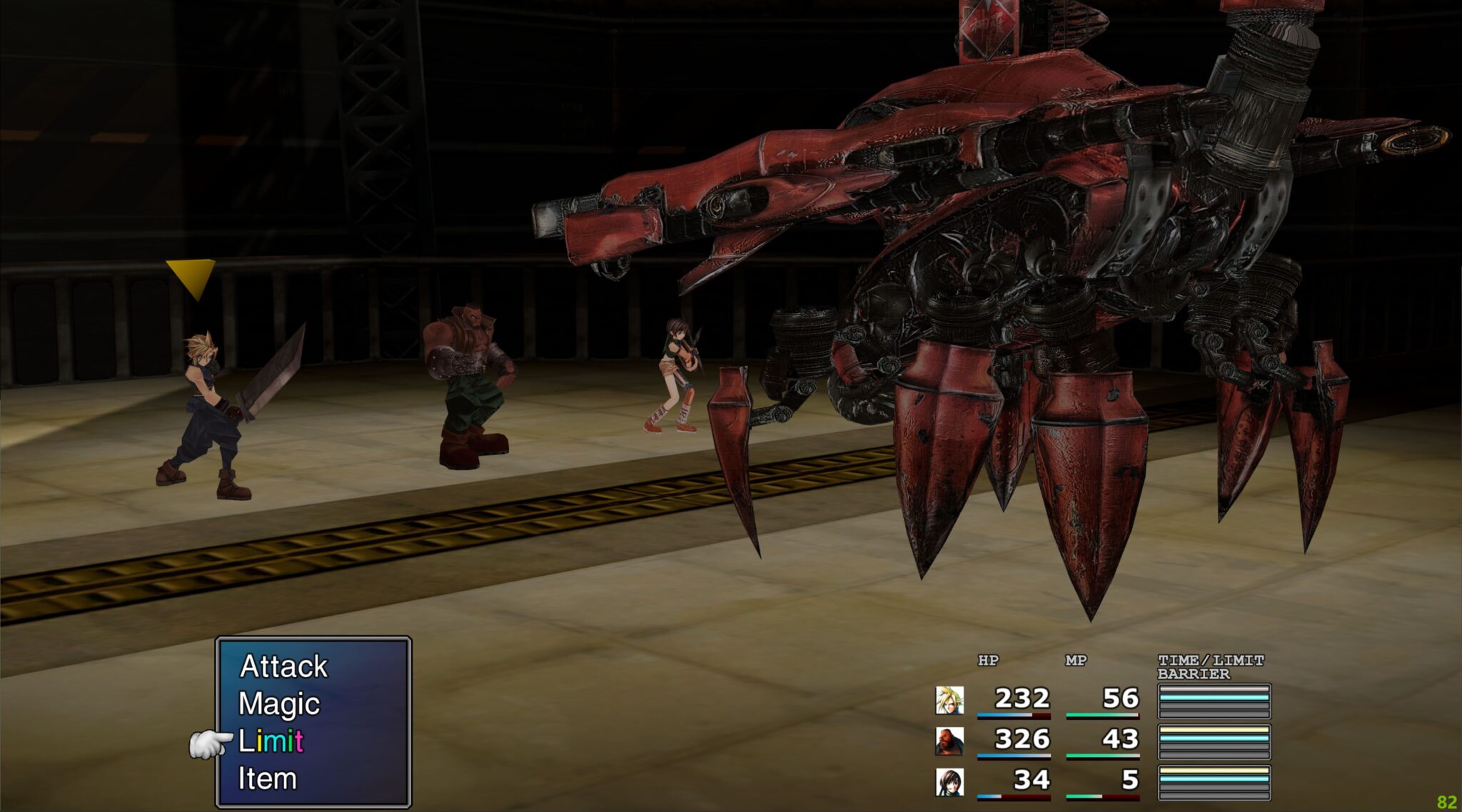Select the Attack command
1462x812 pixels.
(284, 668)
